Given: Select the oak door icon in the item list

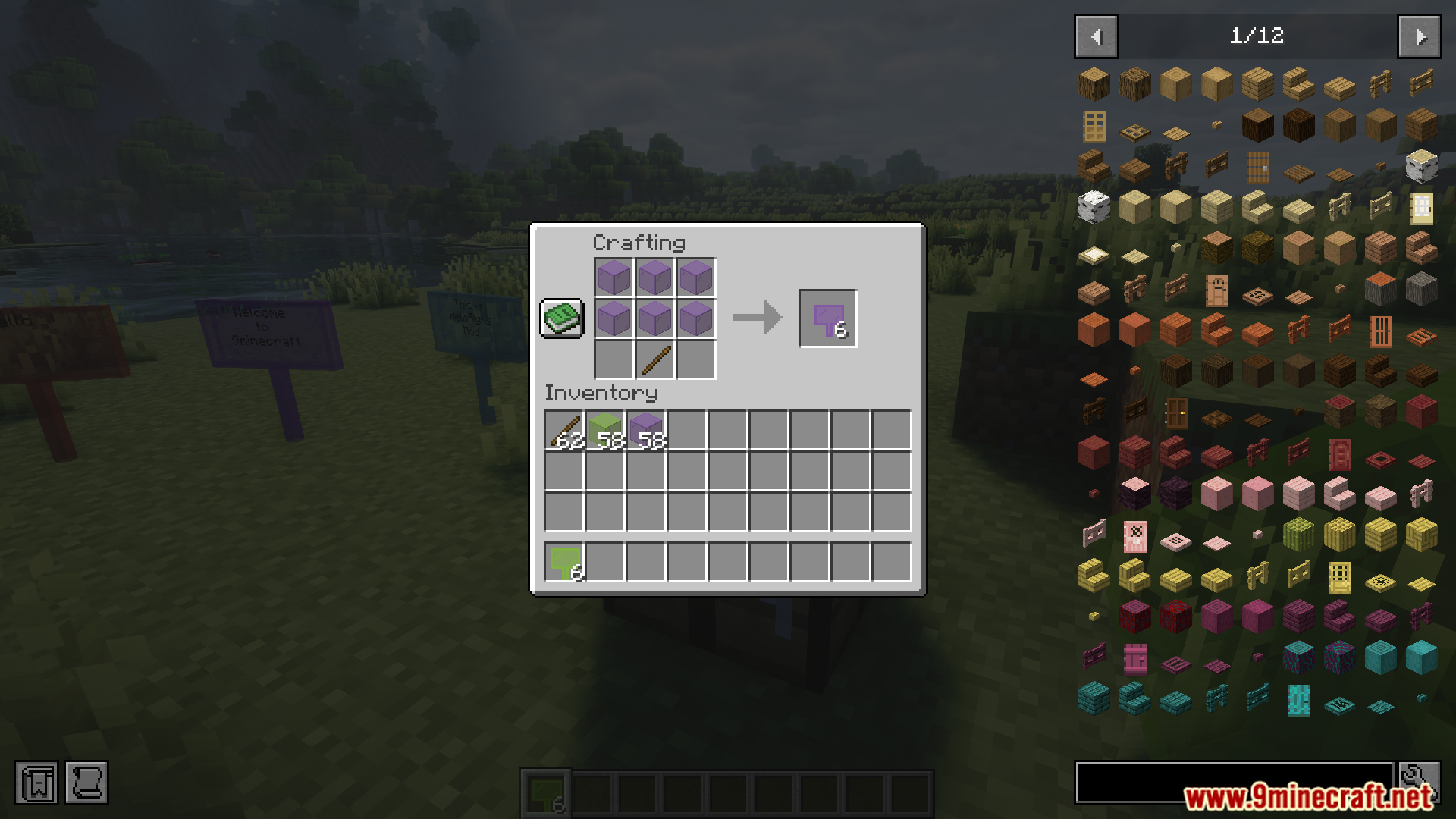Looking at the screenshot, I should [1094, 127].
